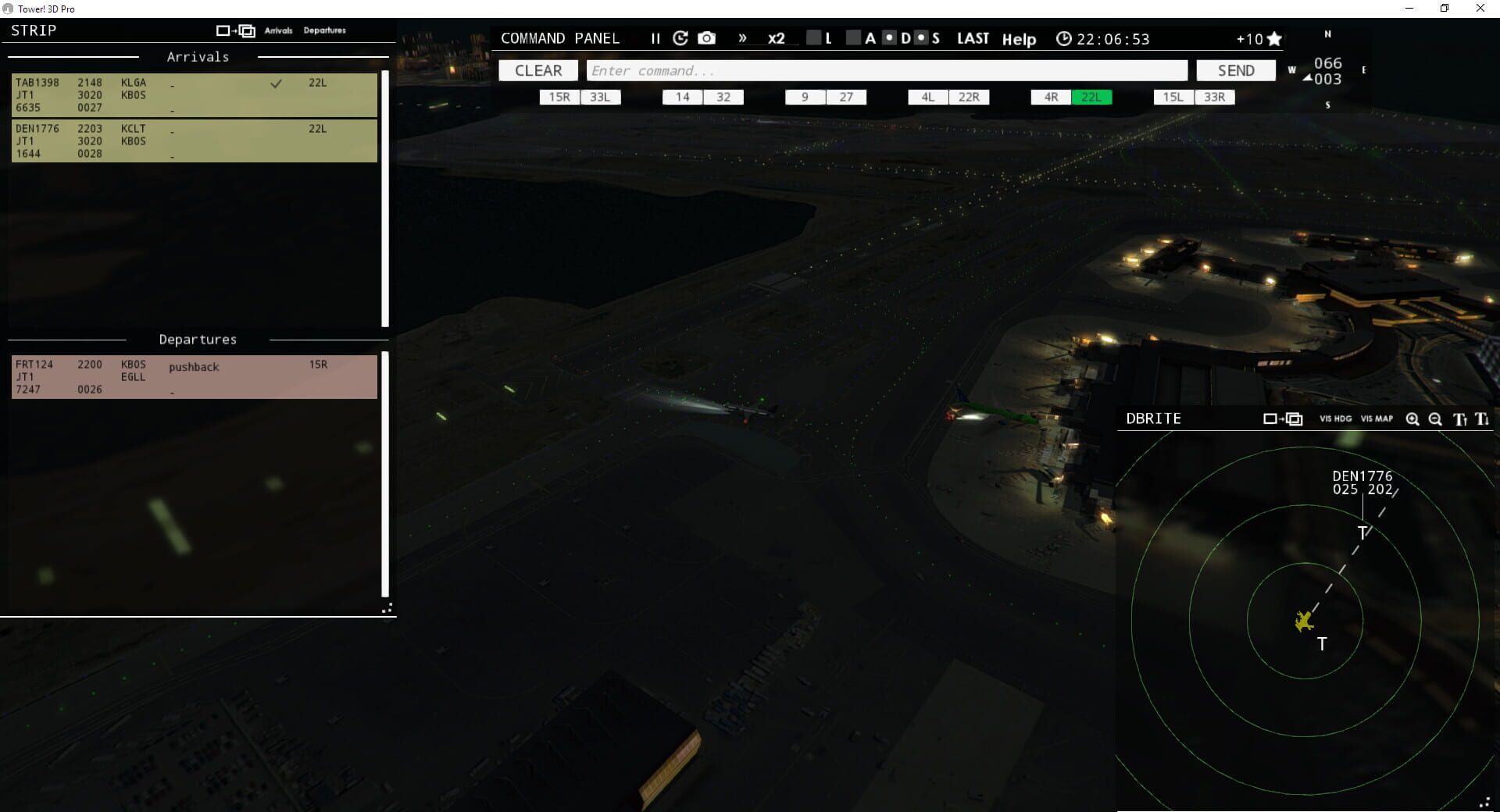The height and width of the screenshot is (812, 1500).
Task: Select the zoom out icon on DBRITE radar
Action: 1435,419
